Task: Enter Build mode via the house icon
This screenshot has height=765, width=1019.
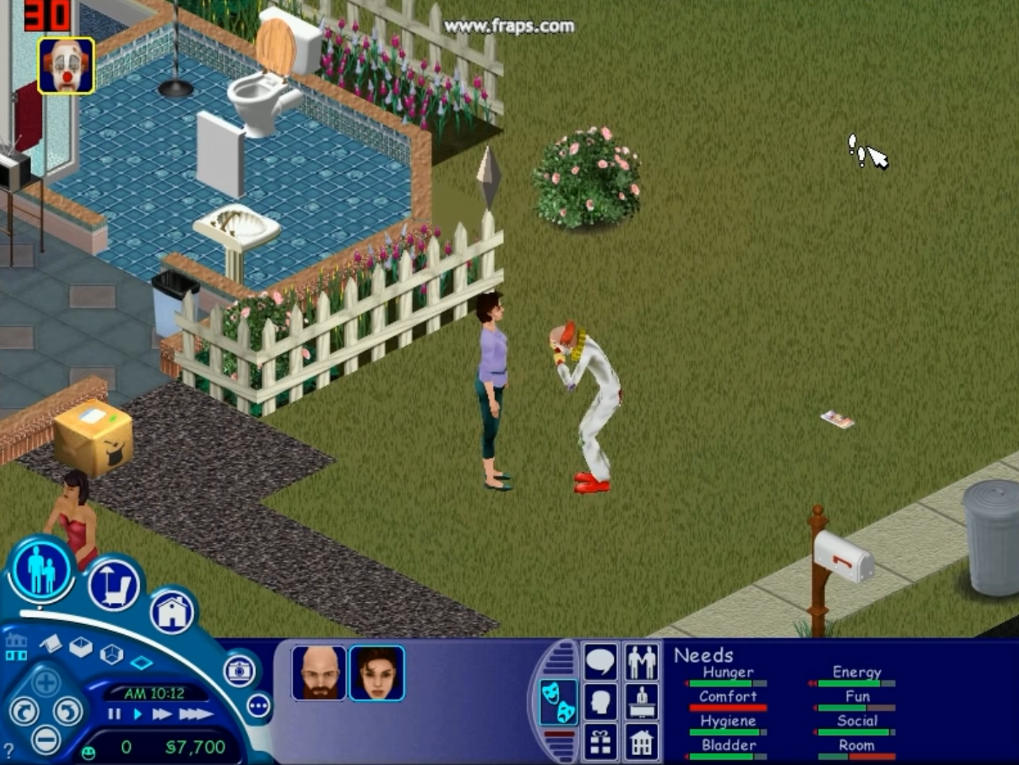Action: (172, 611)
